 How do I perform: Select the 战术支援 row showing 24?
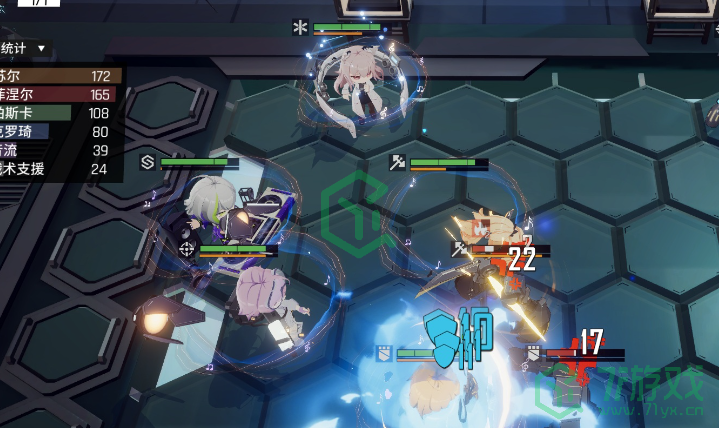(x=58, y=169)
